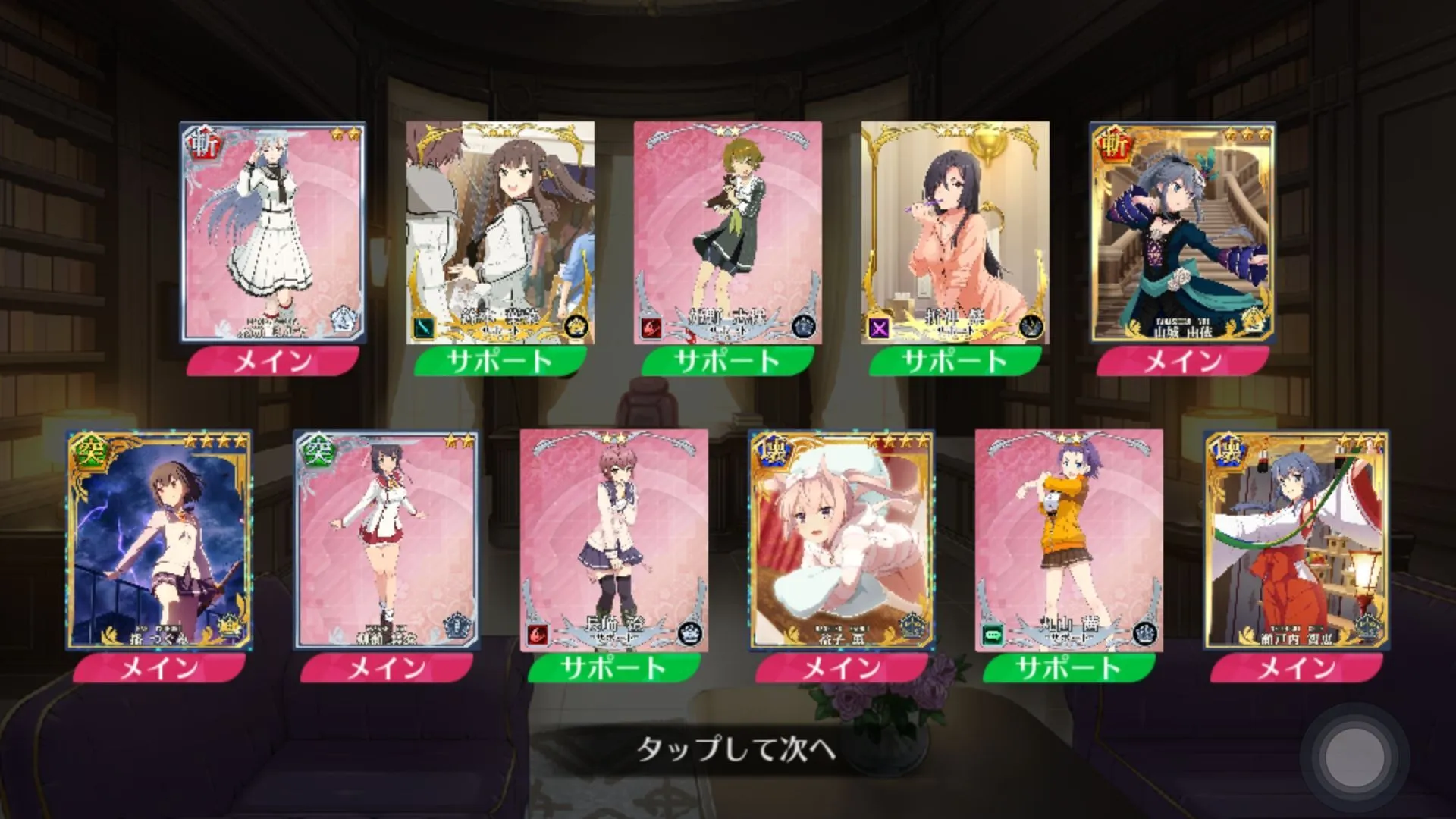
Task: Select the green-haired girl holding a puppy card
Action: [x=728, y=232]
